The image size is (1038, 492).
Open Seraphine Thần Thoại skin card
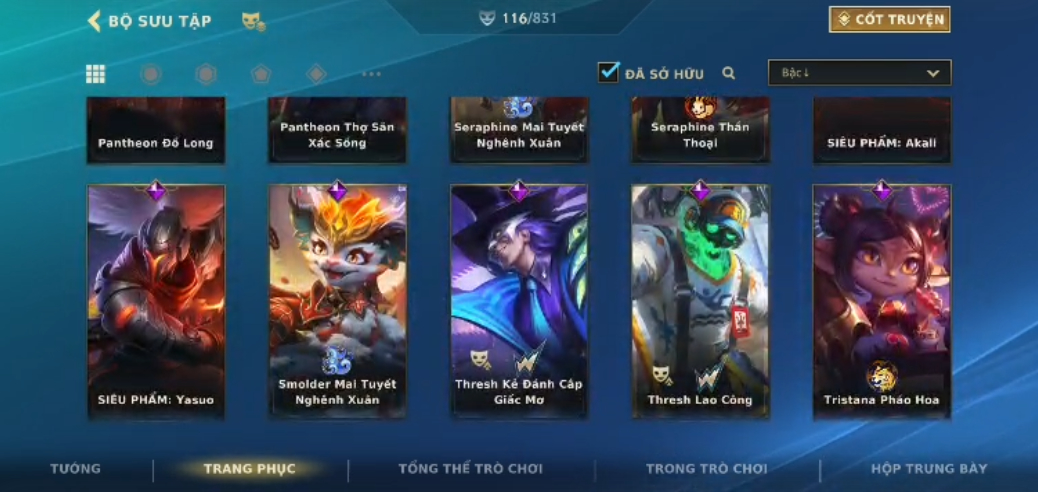pos(700,130)
